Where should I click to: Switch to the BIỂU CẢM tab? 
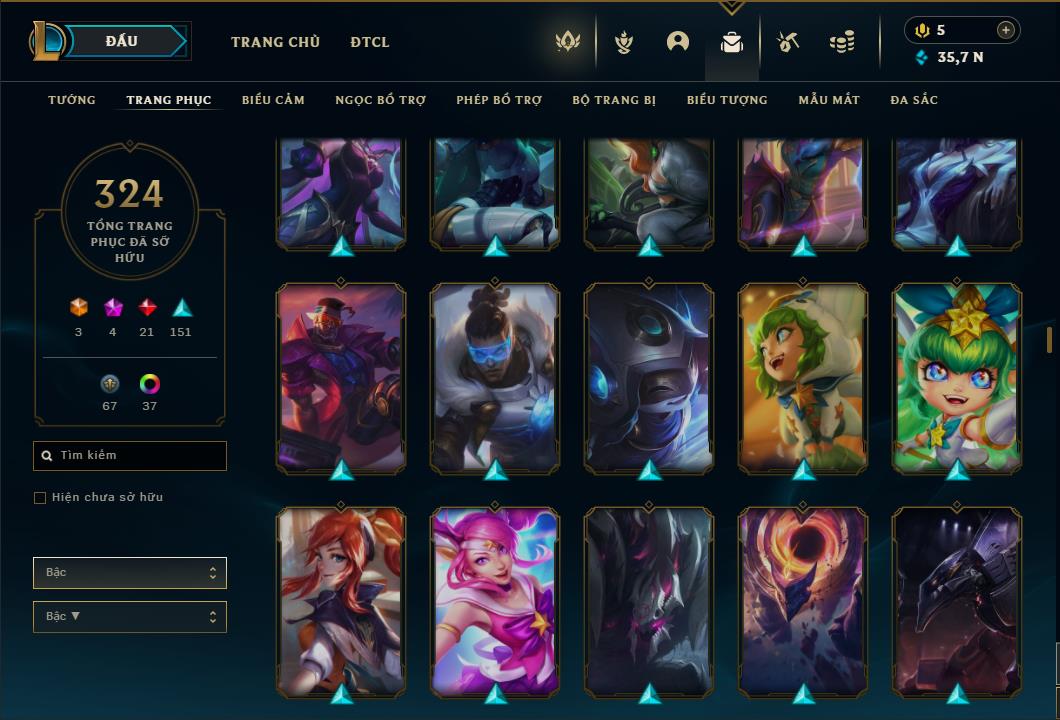tap(273, 100)
